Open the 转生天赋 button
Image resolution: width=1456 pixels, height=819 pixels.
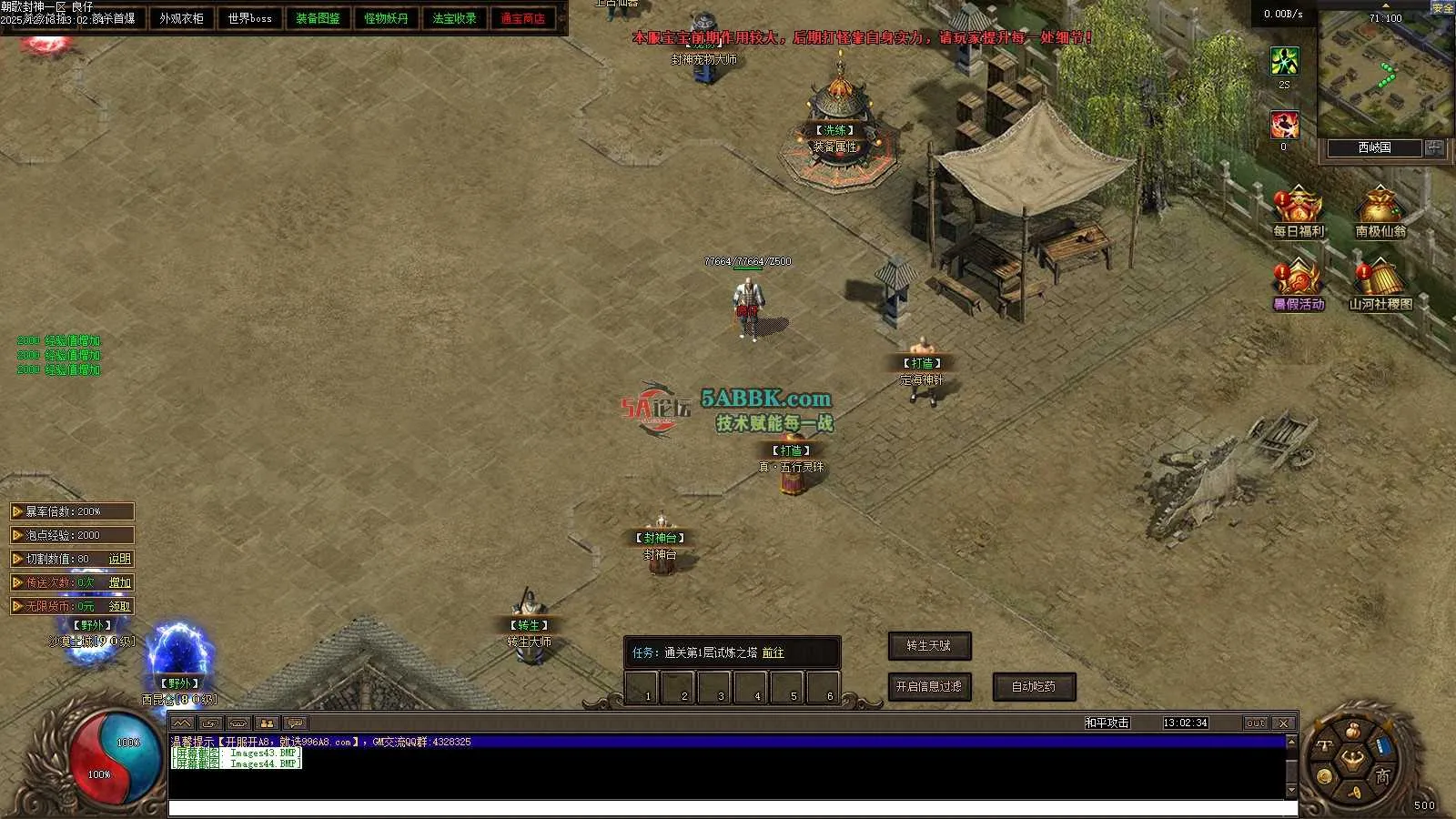pos(929,646)
